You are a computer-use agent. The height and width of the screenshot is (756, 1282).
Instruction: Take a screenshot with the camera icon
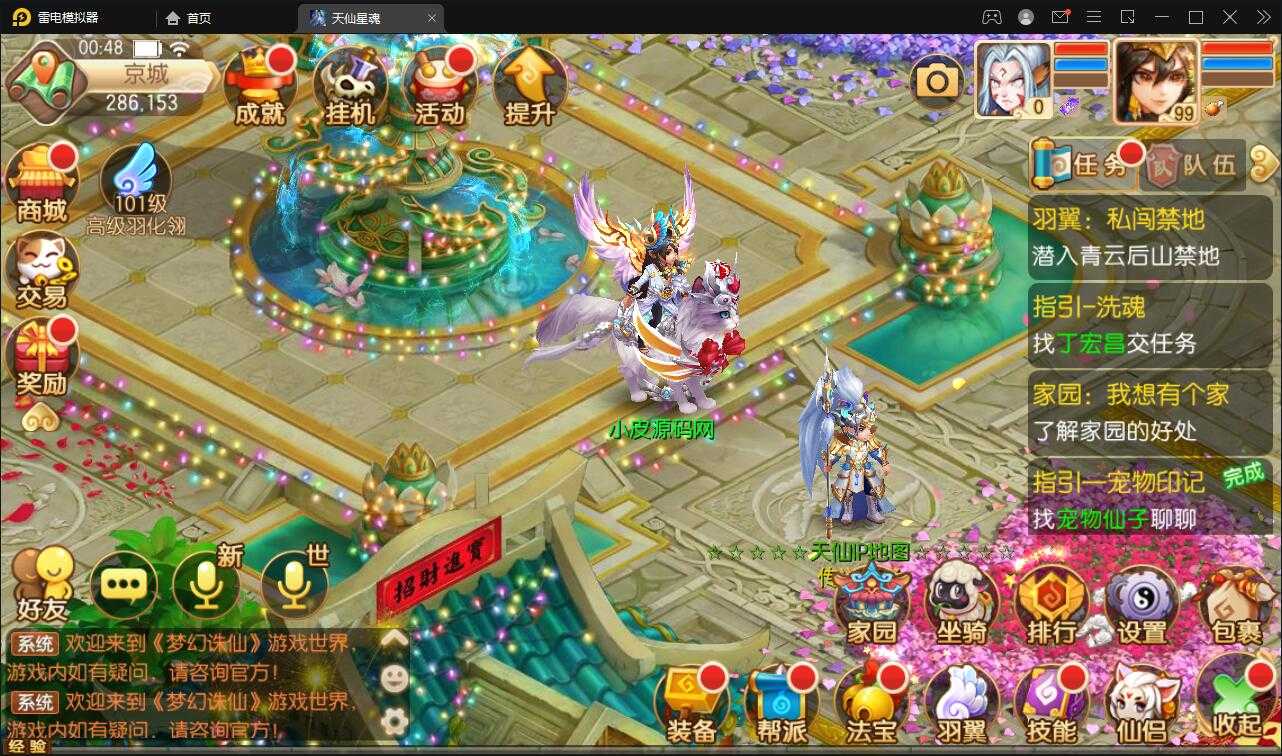pyautogui.click(x=937, y=79)
